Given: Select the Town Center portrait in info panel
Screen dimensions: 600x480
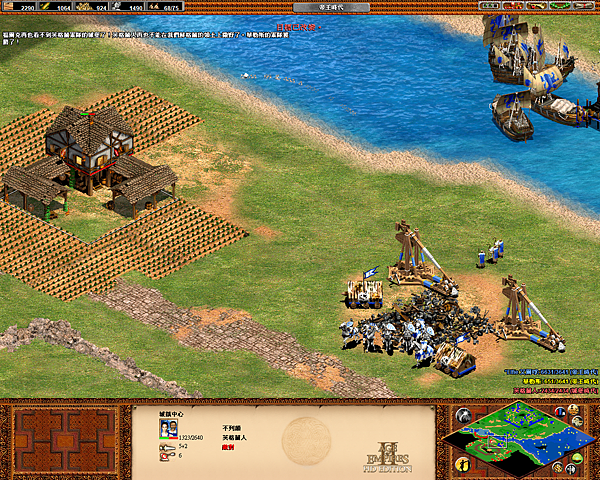Looking at the screenshot, I should pos(166,430).
